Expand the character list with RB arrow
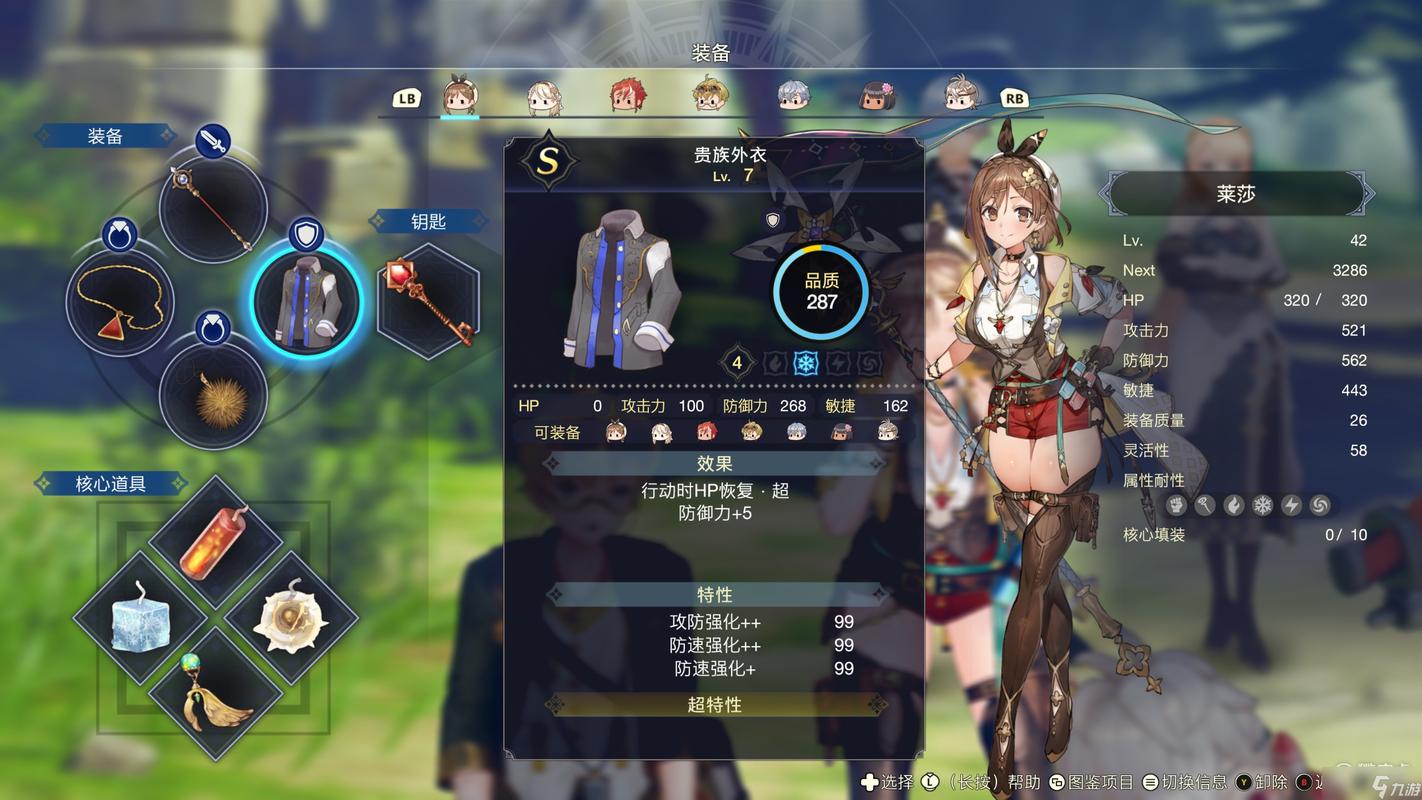This screenshot has width=1422, height=800. tap(1013, 98)
